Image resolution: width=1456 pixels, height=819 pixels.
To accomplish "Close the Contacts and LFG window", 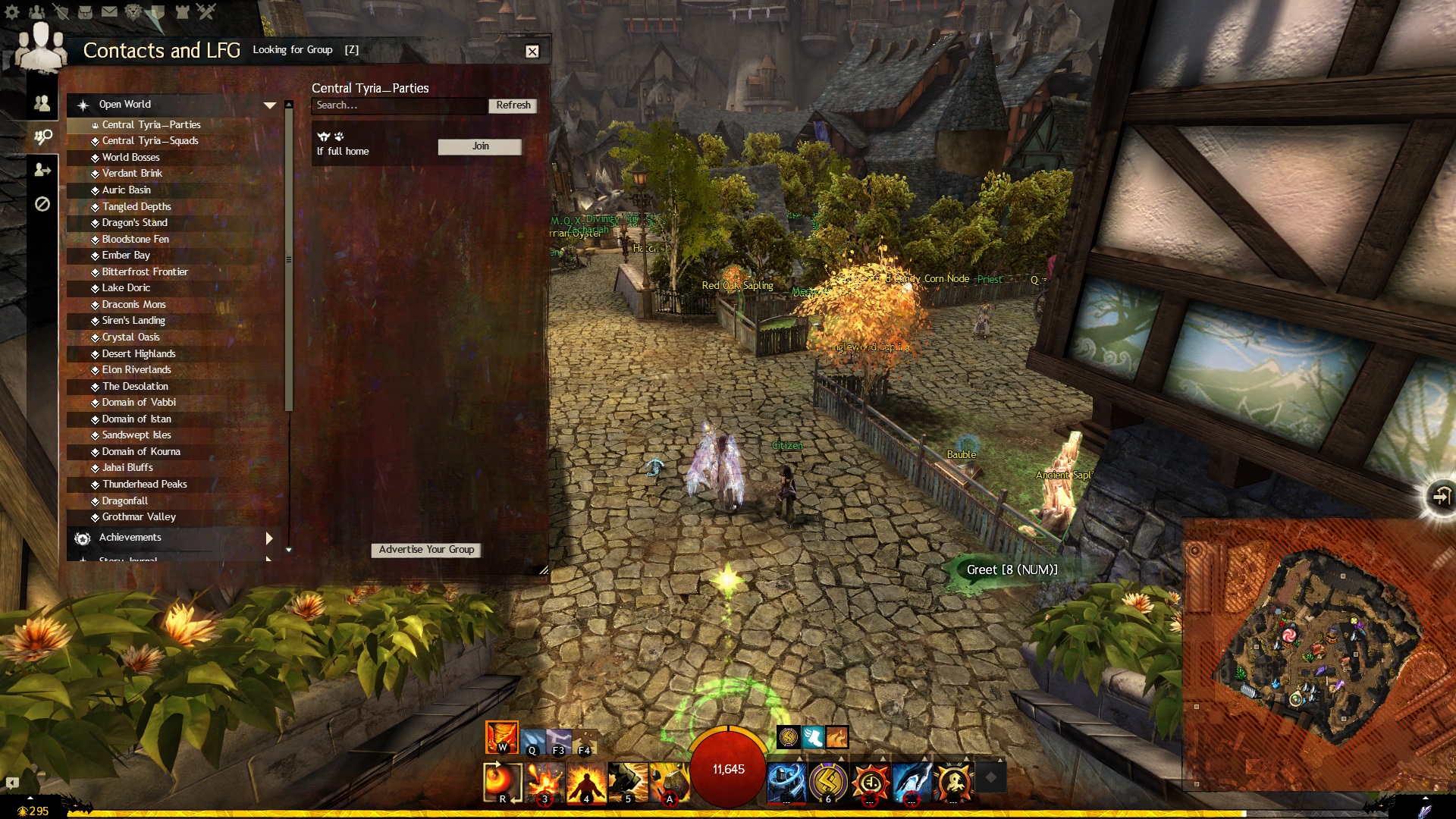I will pyautogui.click(x=532, y=52).
